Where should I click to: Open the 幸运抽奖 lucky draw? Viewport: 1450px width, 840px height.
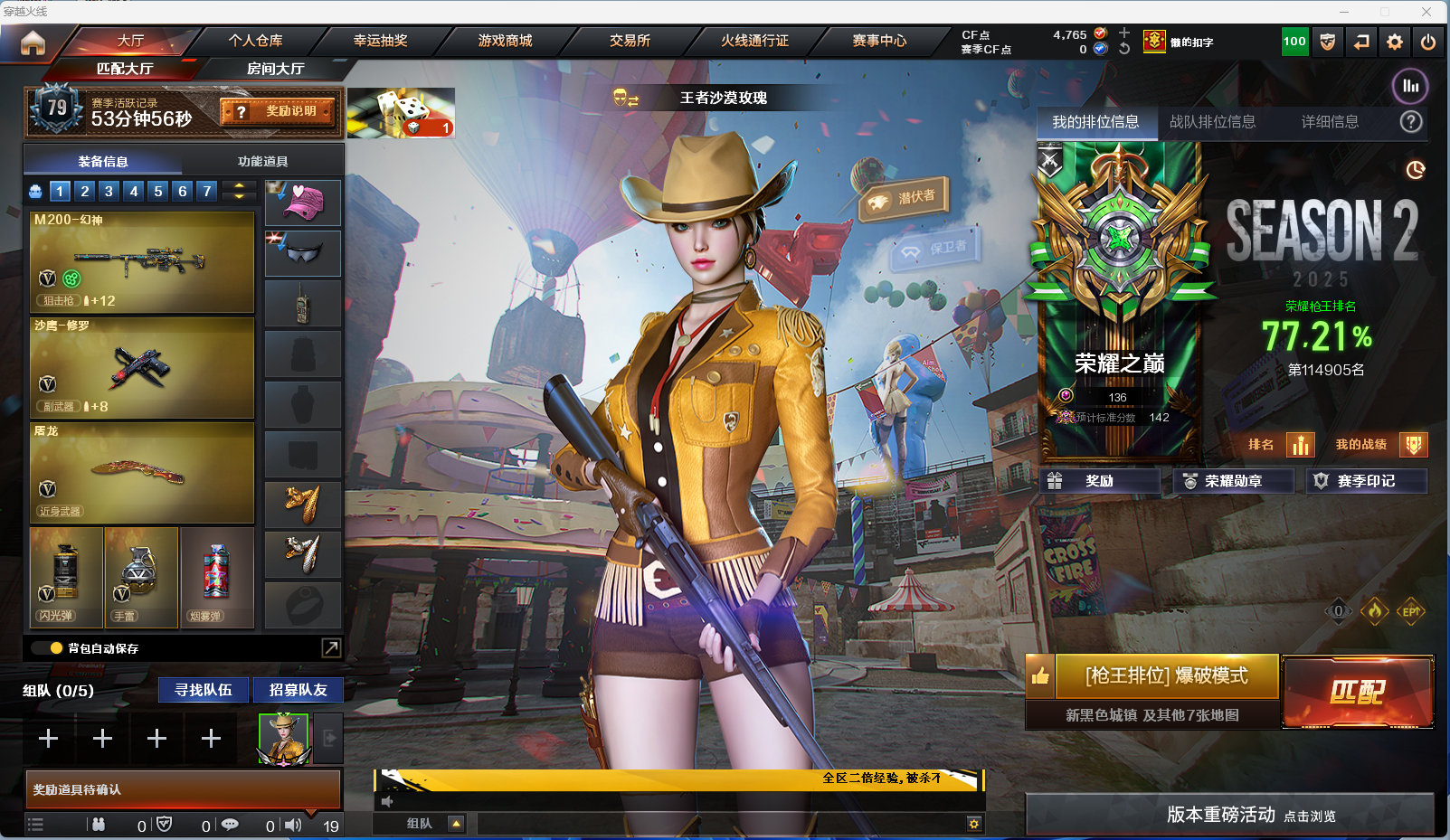380,41
